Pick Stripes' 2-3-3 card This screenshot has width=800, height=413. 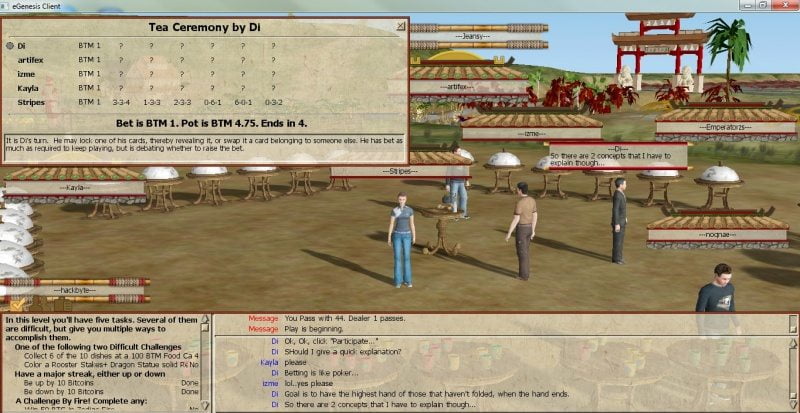click(x=182, y=102)
